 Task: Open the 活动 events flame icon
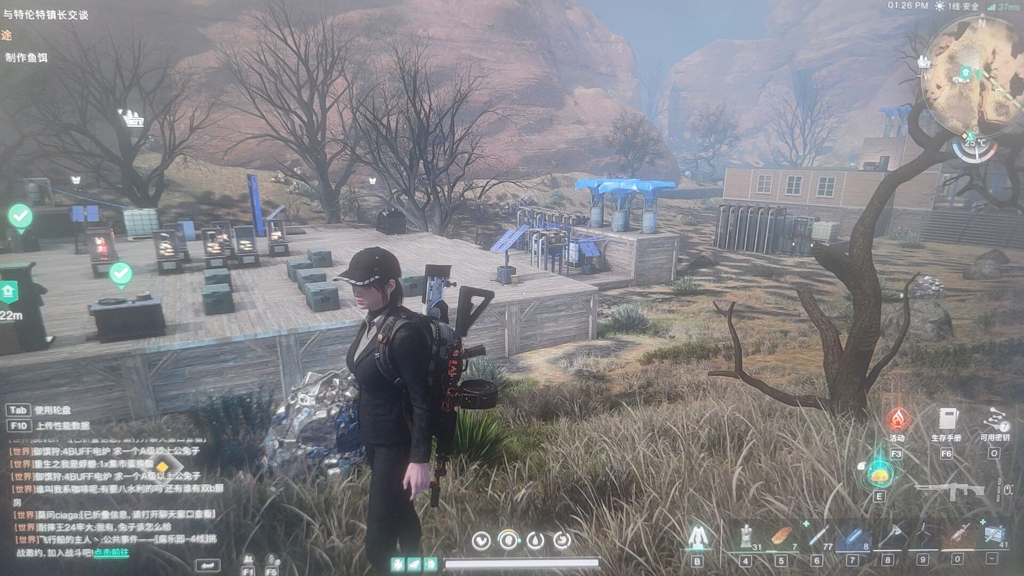coord(897,420)
